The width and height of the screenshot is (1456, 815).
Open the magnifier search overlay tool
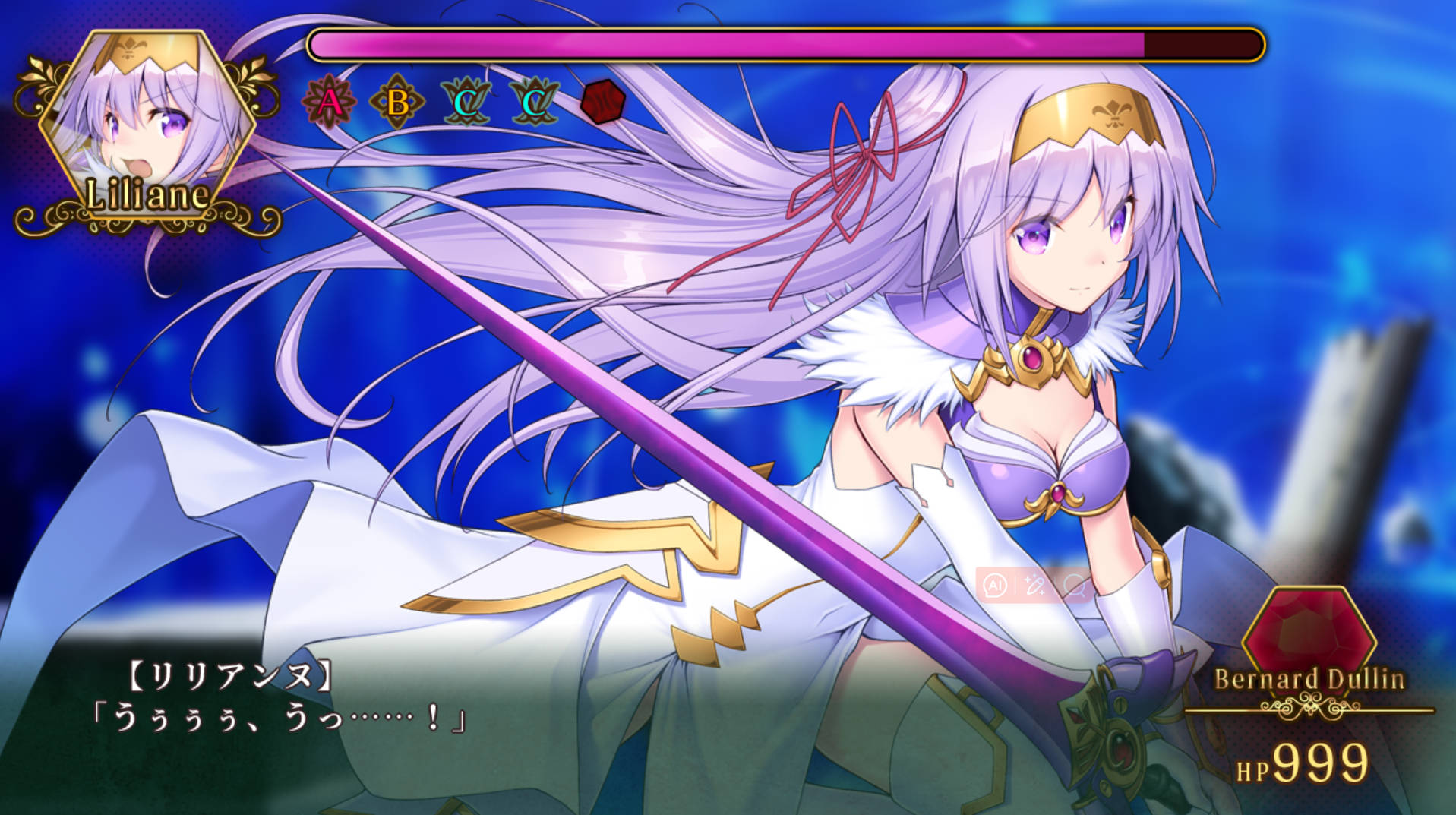click(1075, 585)
